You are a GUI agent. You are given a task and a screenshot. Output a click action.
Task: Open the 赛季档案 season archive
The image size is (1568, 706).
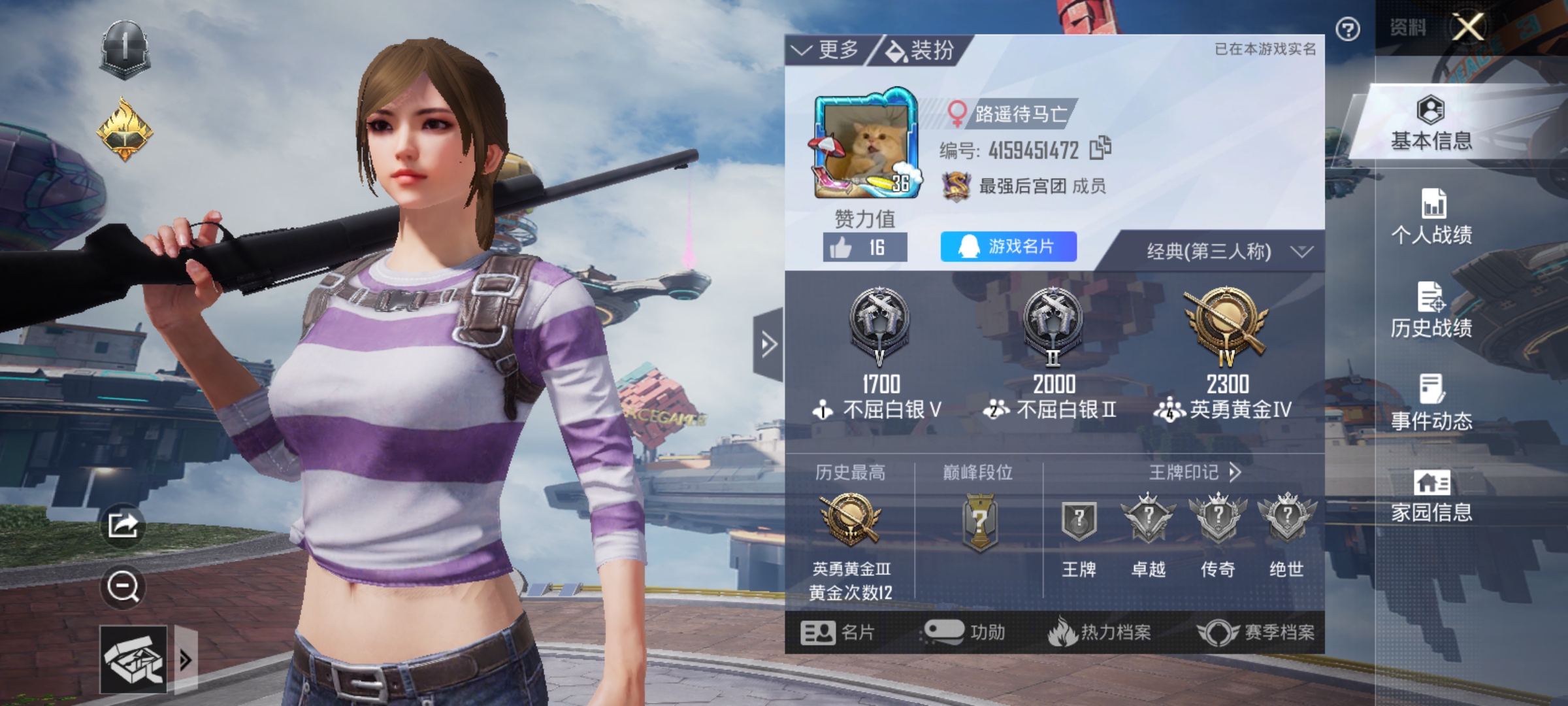pos(1256,632)
